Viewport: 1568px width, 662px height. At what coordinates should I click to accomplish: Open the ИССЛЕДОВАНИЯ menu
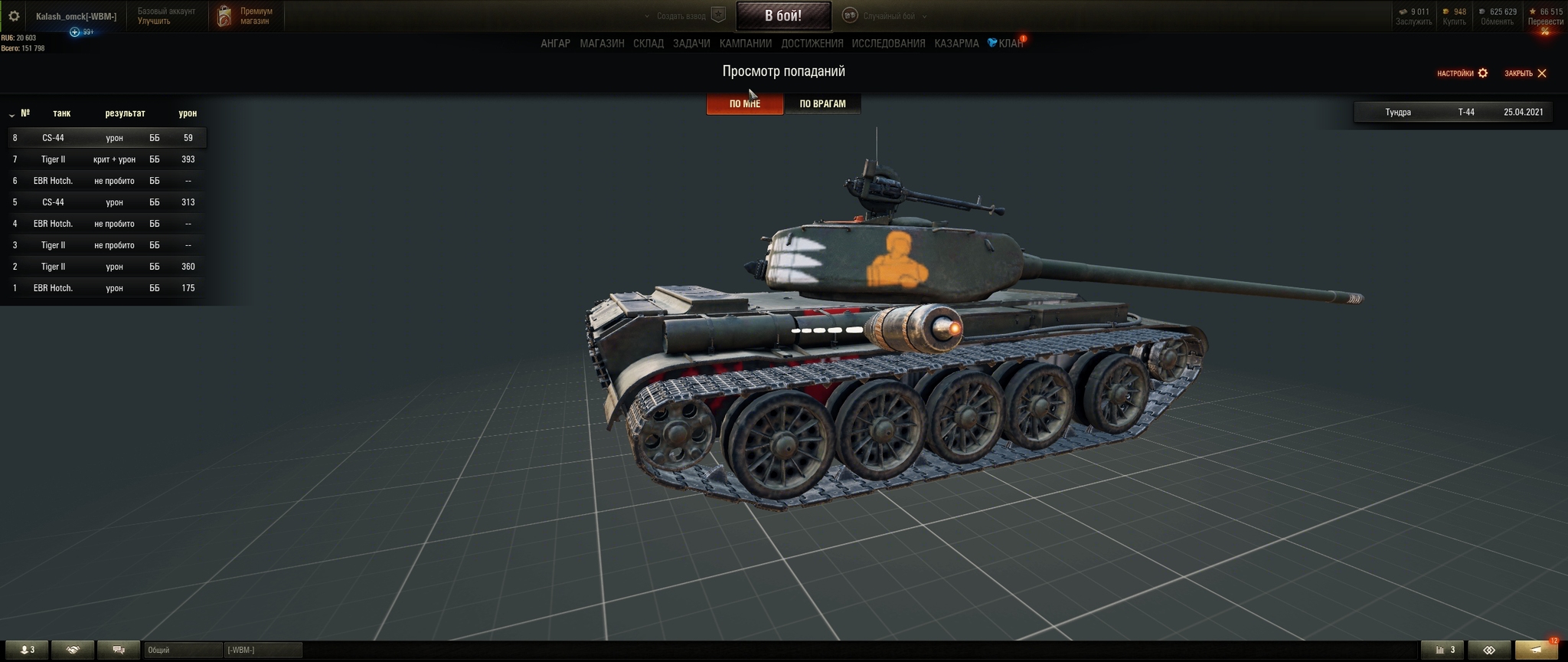pos(888,44)
